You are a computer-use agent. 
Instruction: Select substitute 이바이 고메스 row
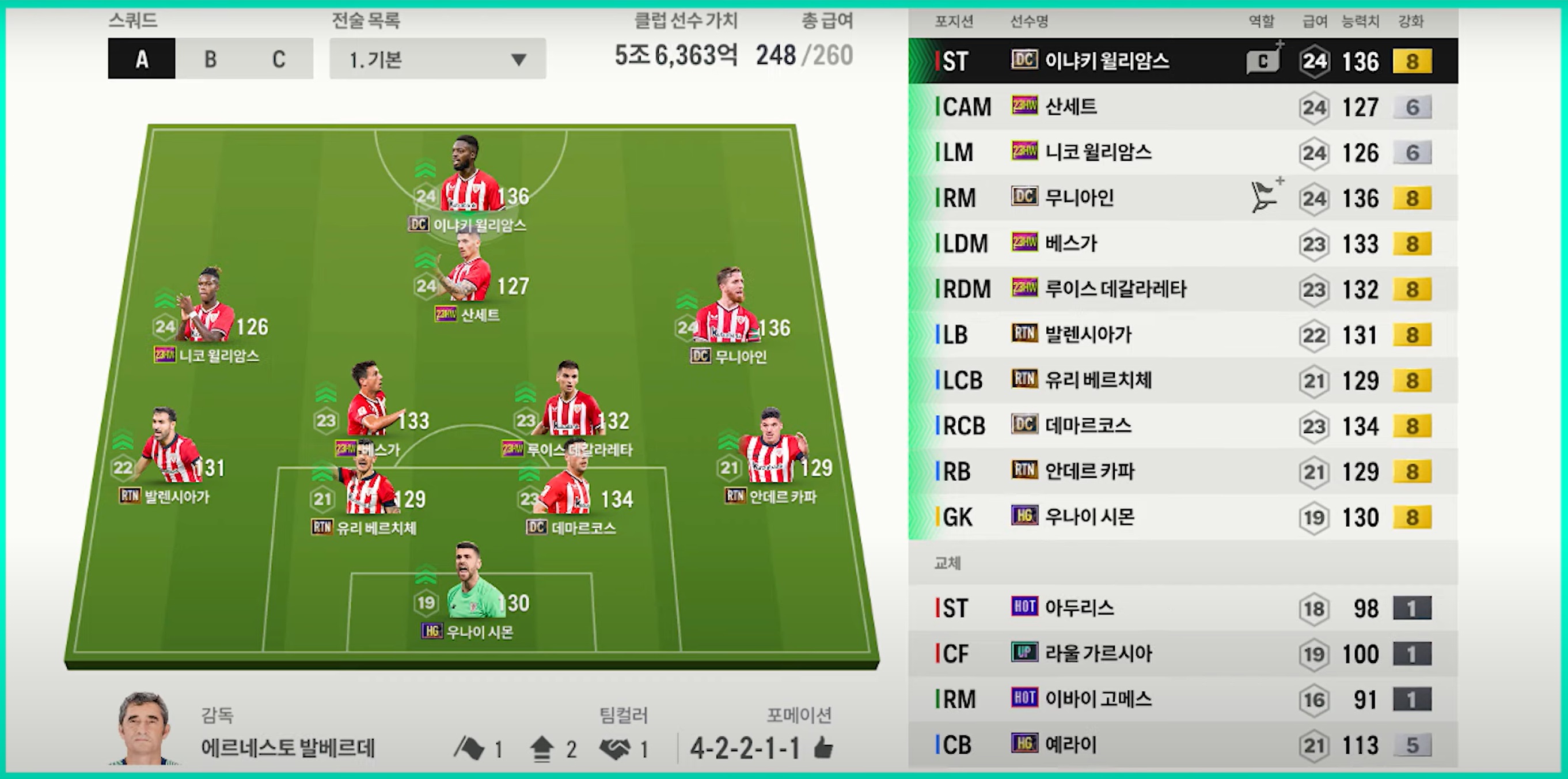click(1182, 699)
